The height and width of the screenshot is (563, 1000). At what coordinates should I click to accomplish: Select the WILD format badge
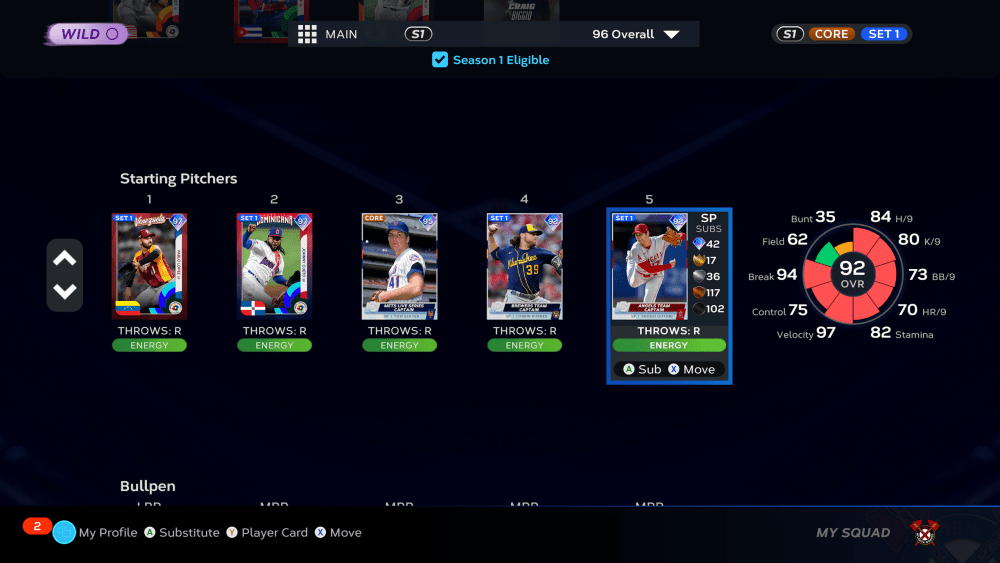[x=88, y=34]
